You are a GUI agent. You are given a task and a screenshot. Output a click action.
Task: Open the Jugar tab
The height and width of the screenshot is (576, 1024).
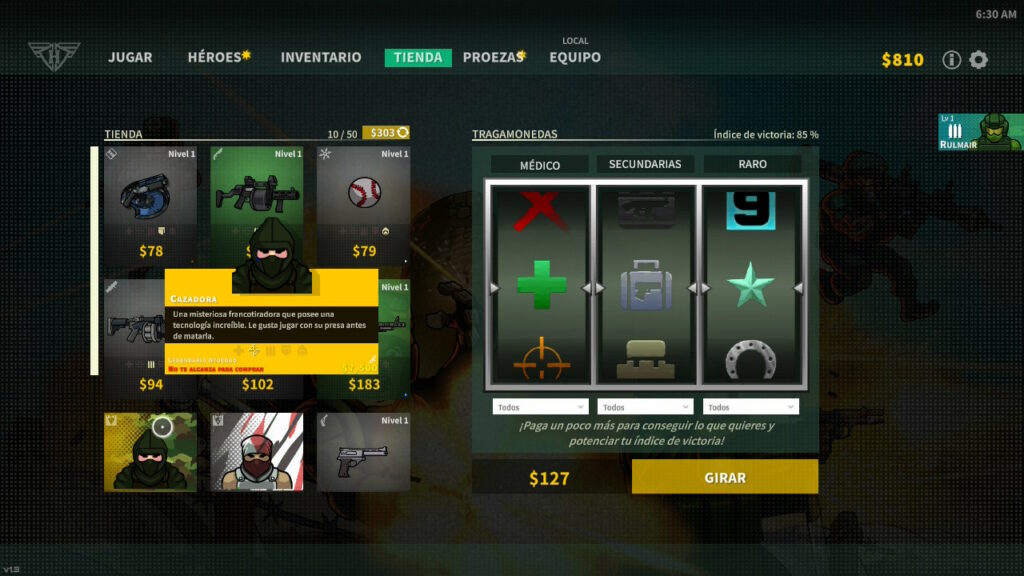(130, 58)
